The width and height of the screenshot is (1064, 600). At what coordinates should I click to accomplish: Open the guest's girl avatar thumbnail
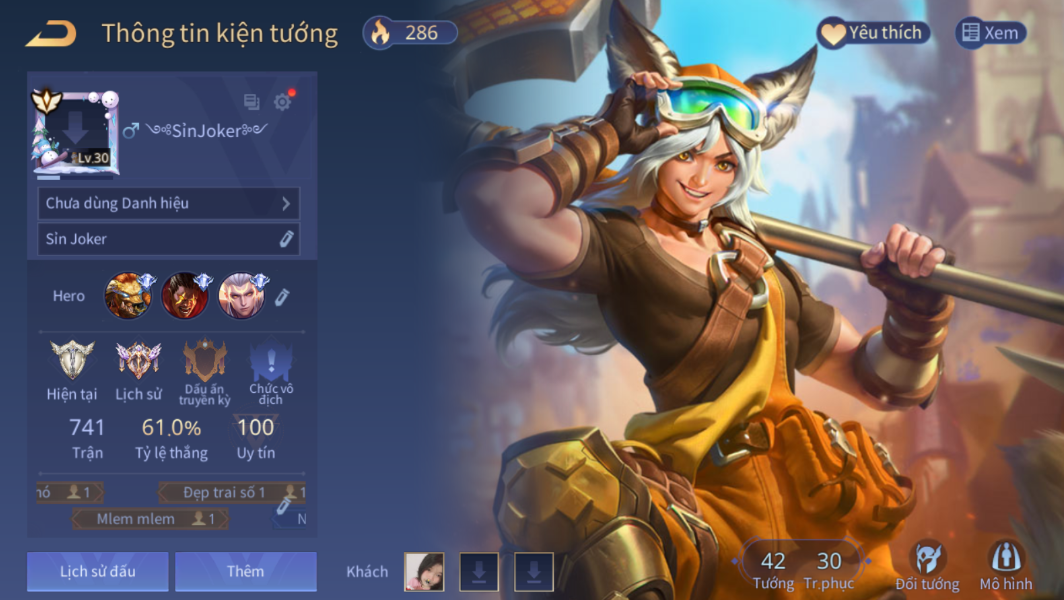click(424, 572)
